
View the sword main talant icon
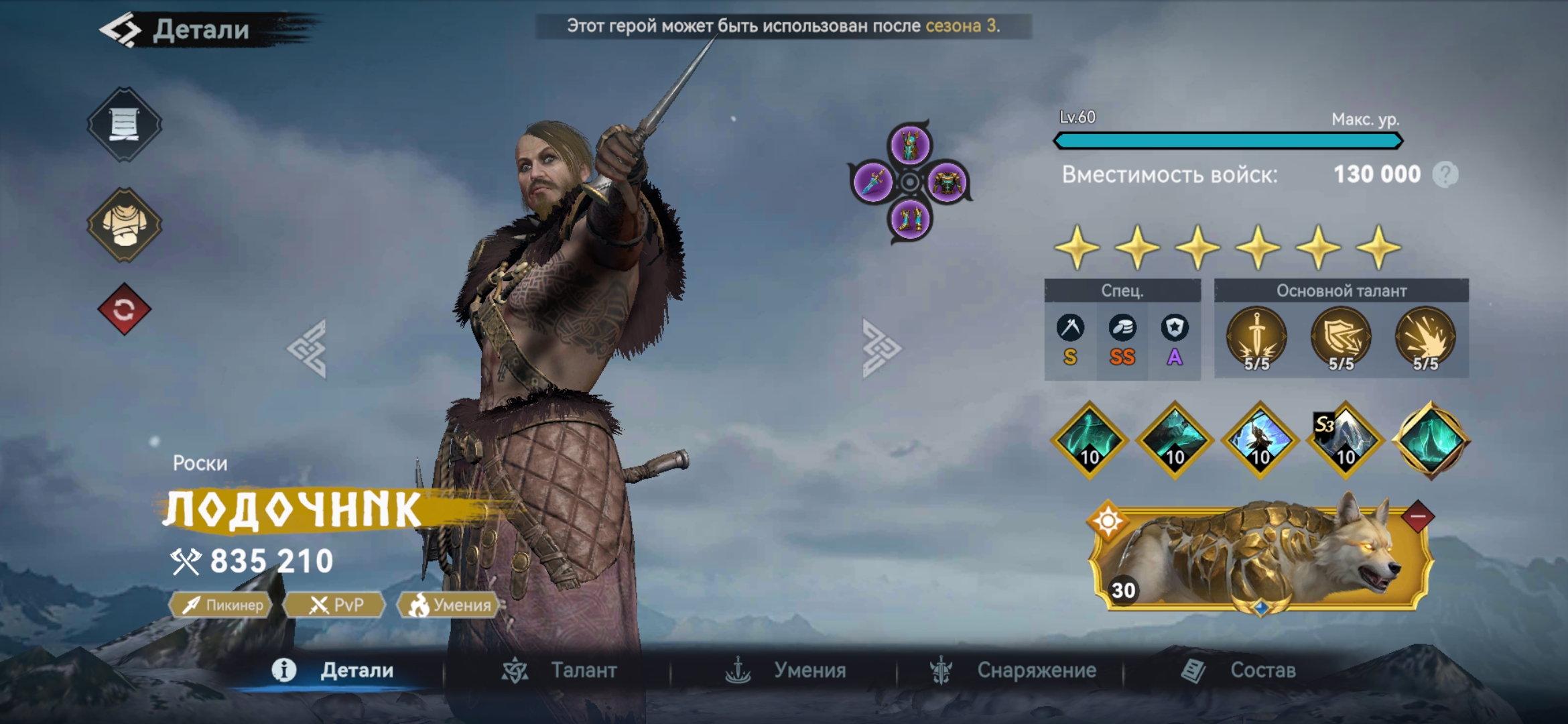click(x=1256, y=339)
